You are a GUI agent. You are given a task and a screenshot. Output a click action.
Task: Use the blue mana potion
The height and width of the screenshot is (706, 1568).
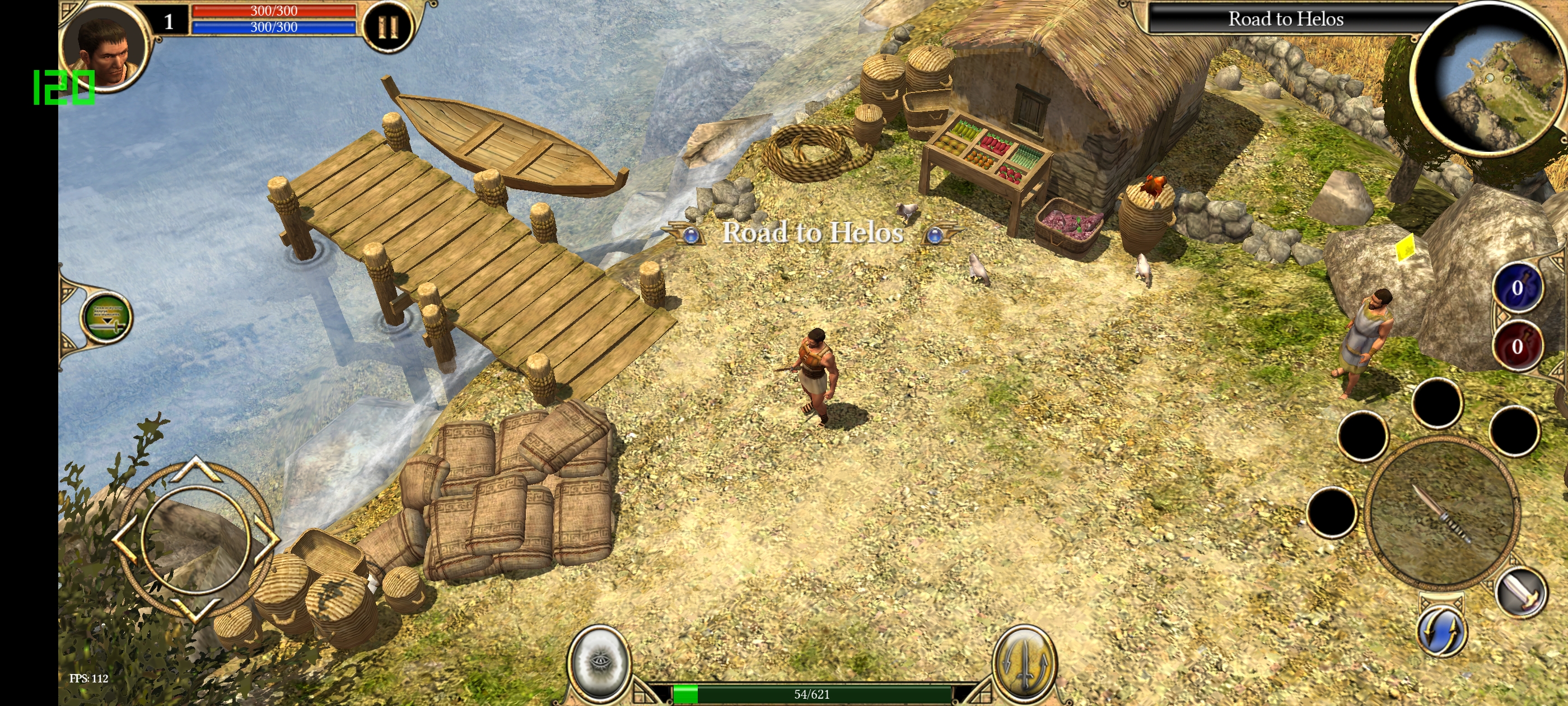coord(1516,288)
